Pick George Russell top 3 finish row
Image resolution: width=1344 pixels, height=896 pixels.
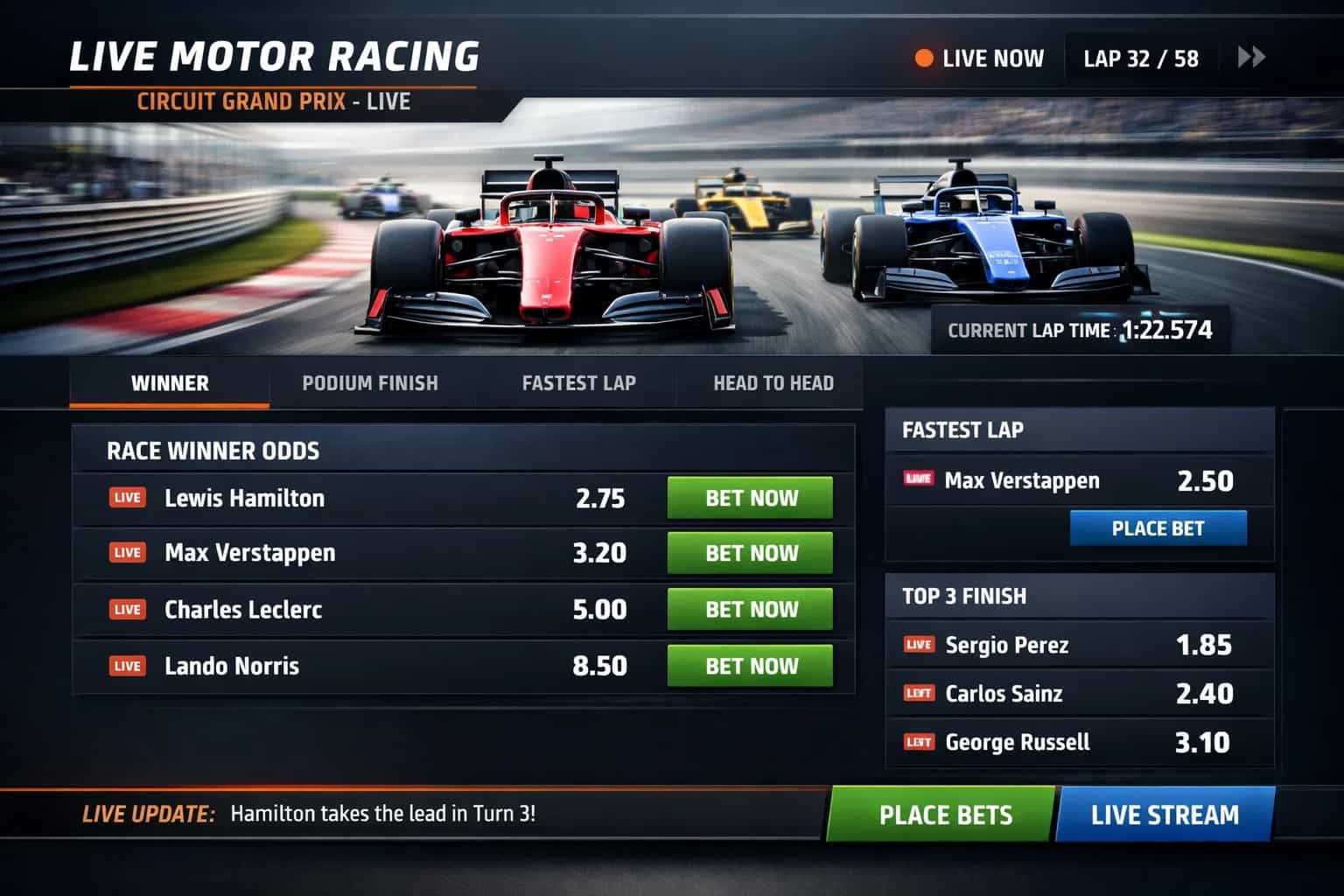1079,743
